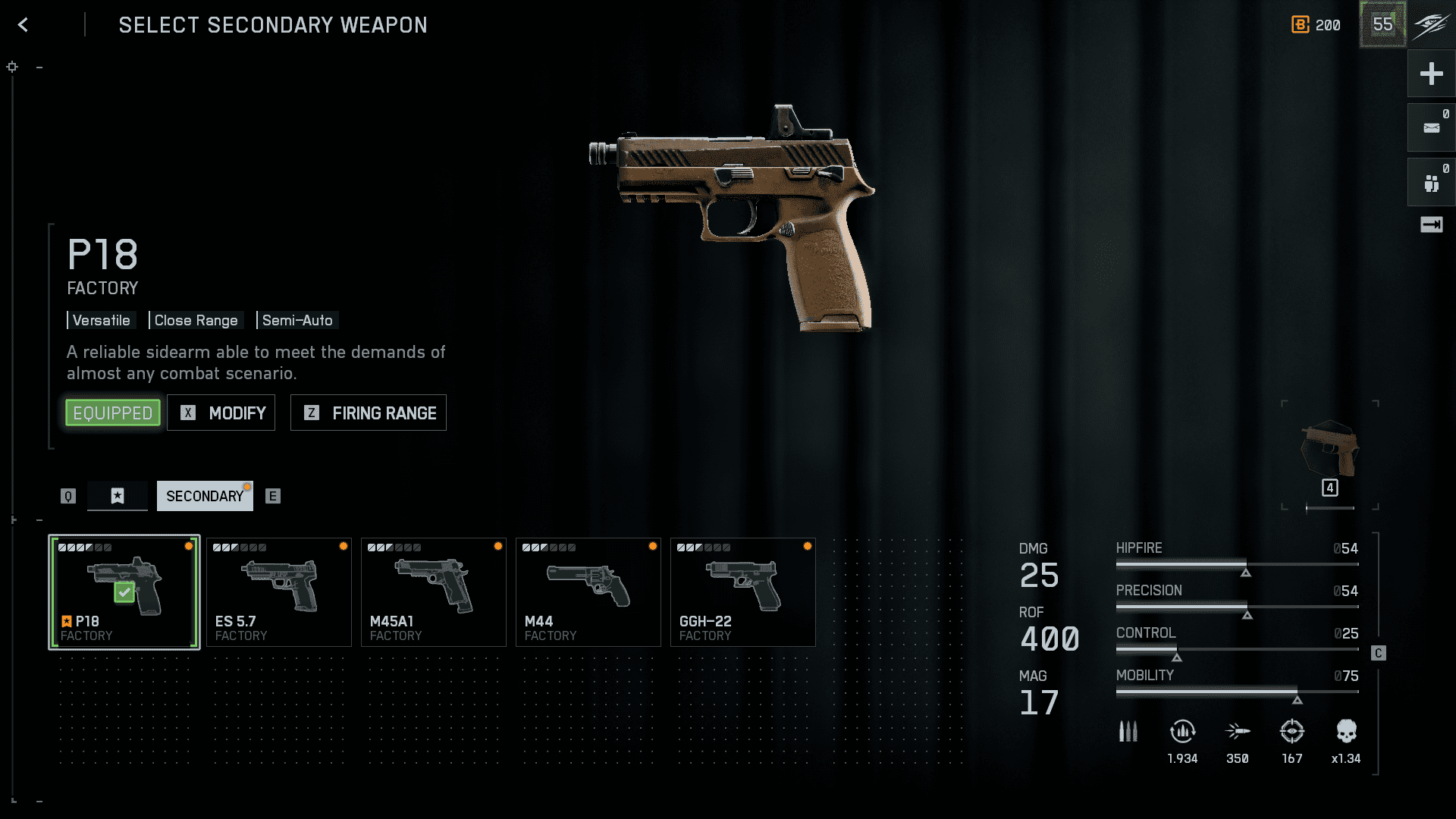Pick the M45A1 pistol tile
1456x819 pixels.
[x=434, y=592]
